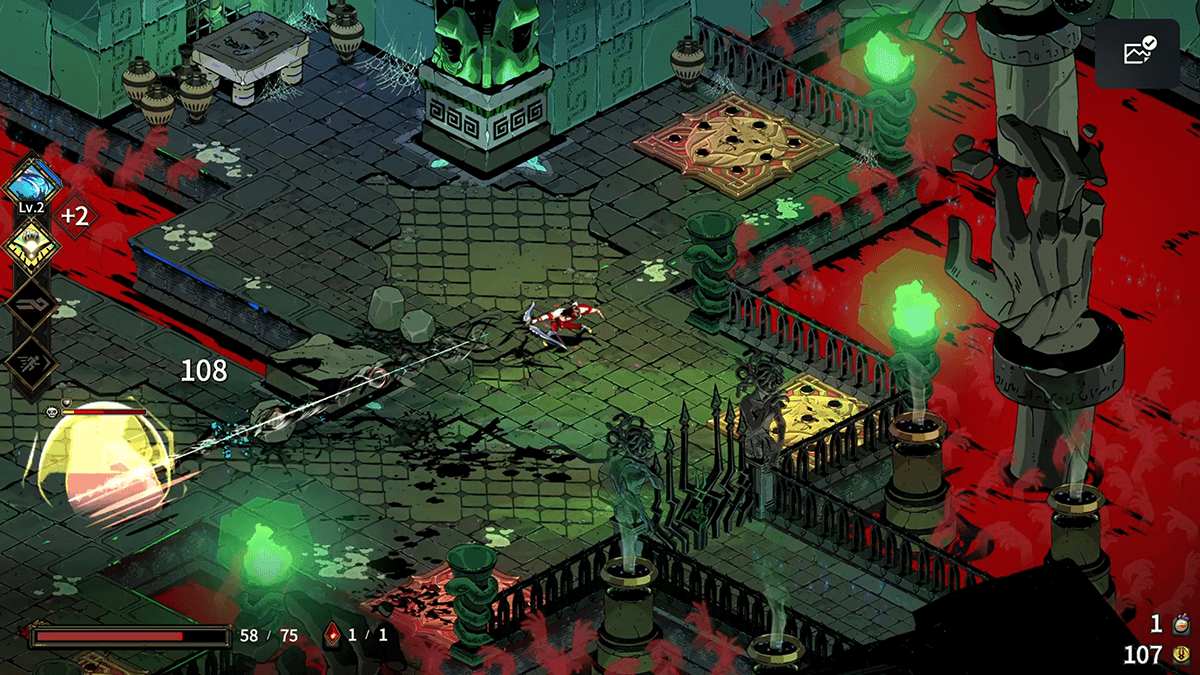The height and width of the screenshot is (675, 1200).
Task: Click the screenshot overlay button
Action: click(x=1138, y=53)
